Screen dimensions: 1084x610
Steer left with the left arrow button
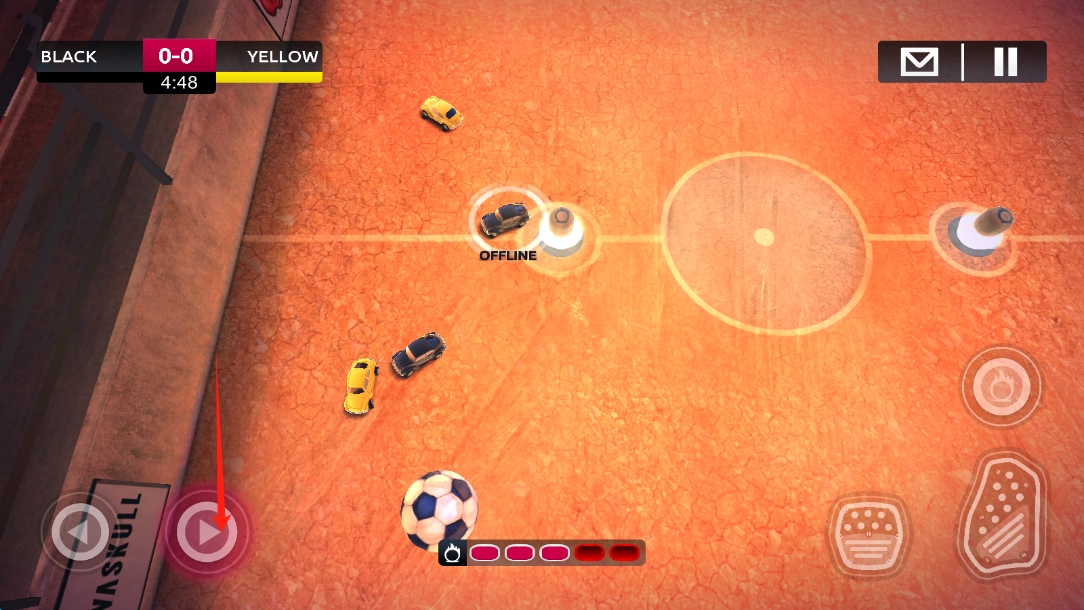point(80,533)
